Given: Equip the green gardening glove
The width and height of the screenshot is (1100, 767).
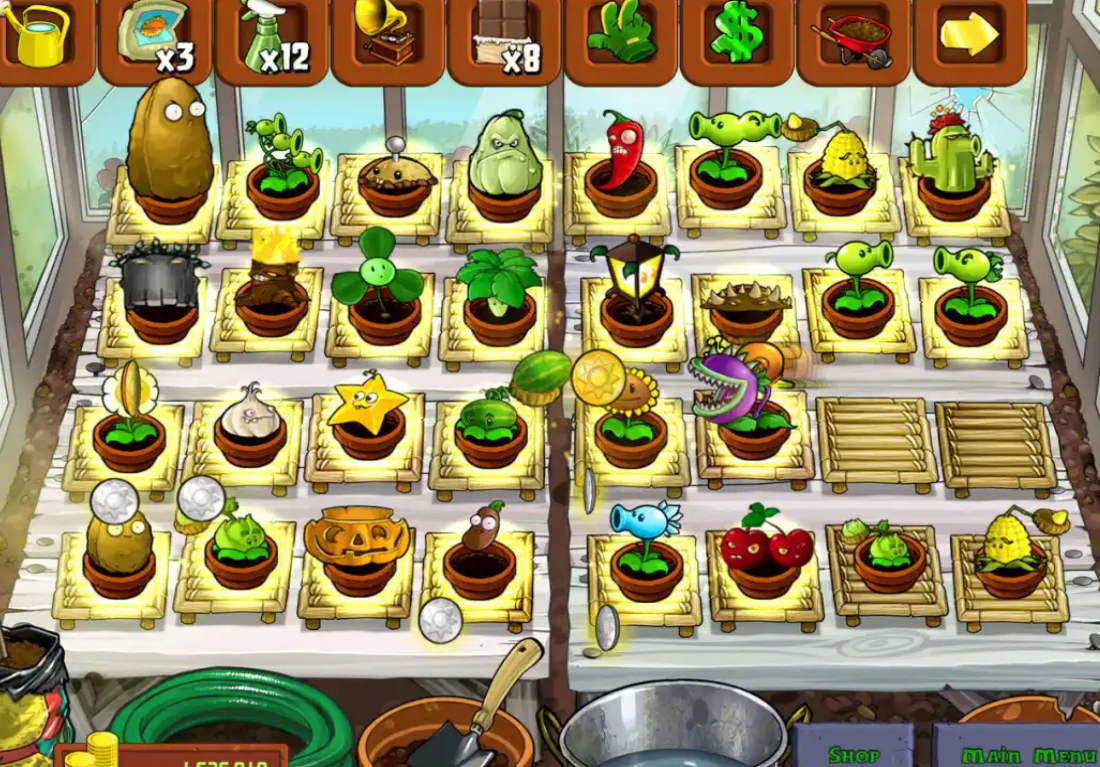Looking at the screenshot, I should 621,38.
